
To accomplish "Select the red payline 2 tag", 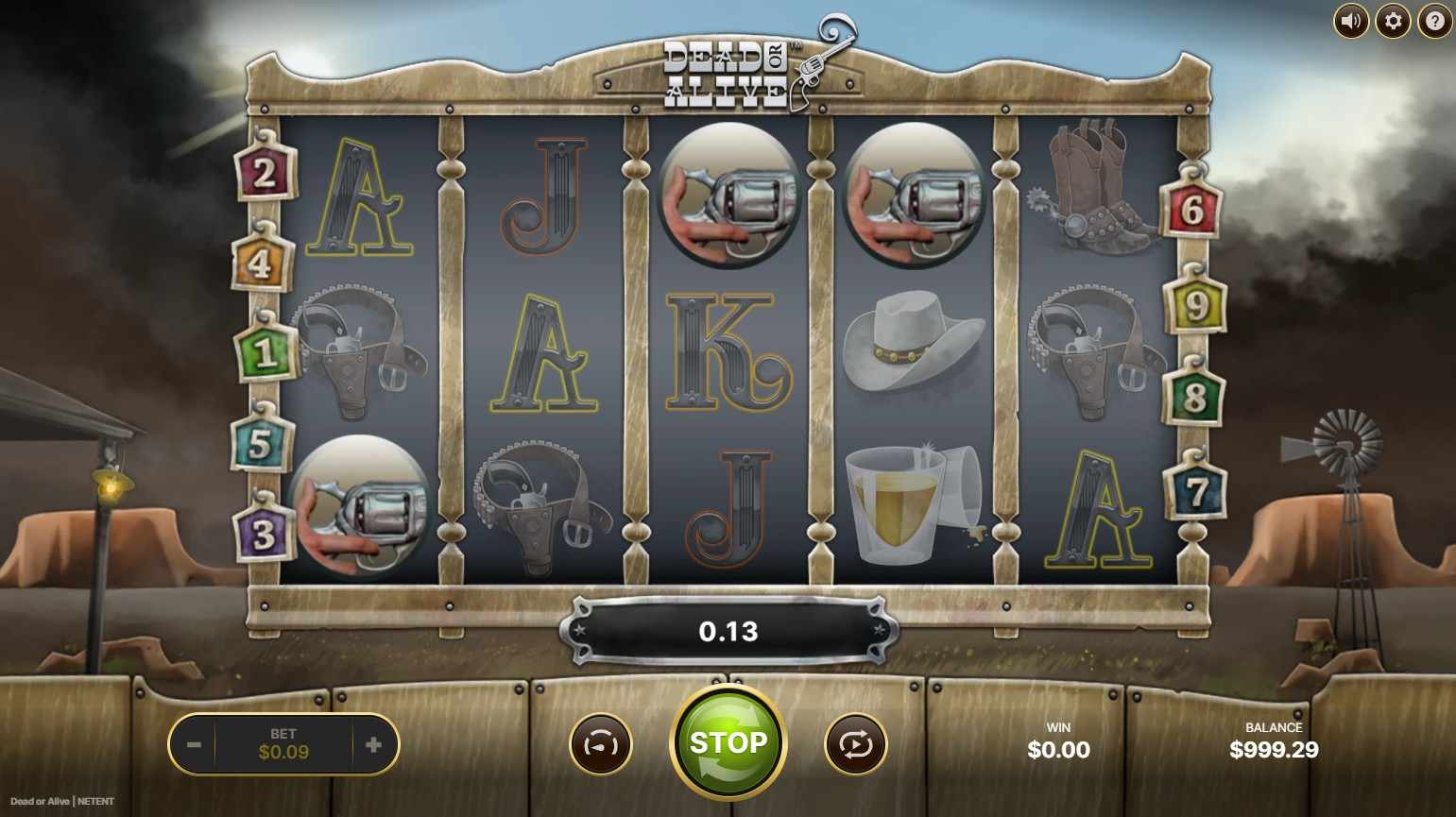I will click(264, 174).
